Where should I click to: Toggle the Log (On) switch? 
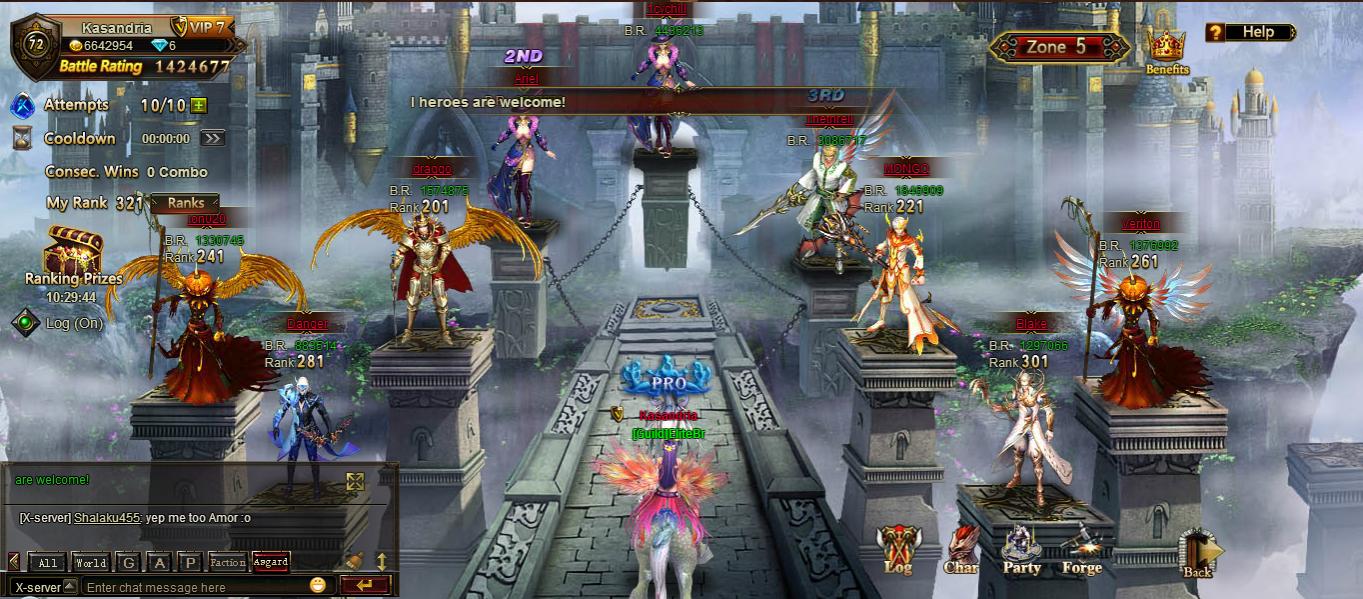click(x=25, y=323)
